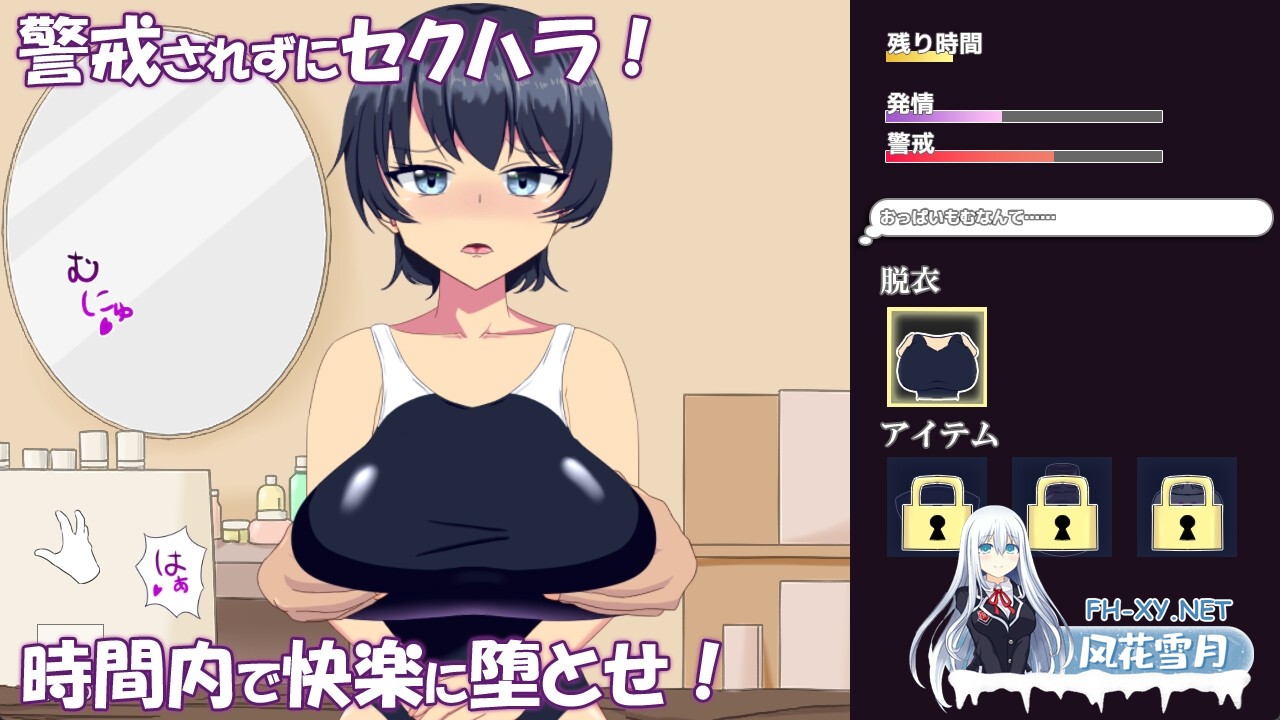The height and width of the screenshot is (720, 1280).
Task: Click the third locked アイテム slot
Action: tap(1186, 507)
